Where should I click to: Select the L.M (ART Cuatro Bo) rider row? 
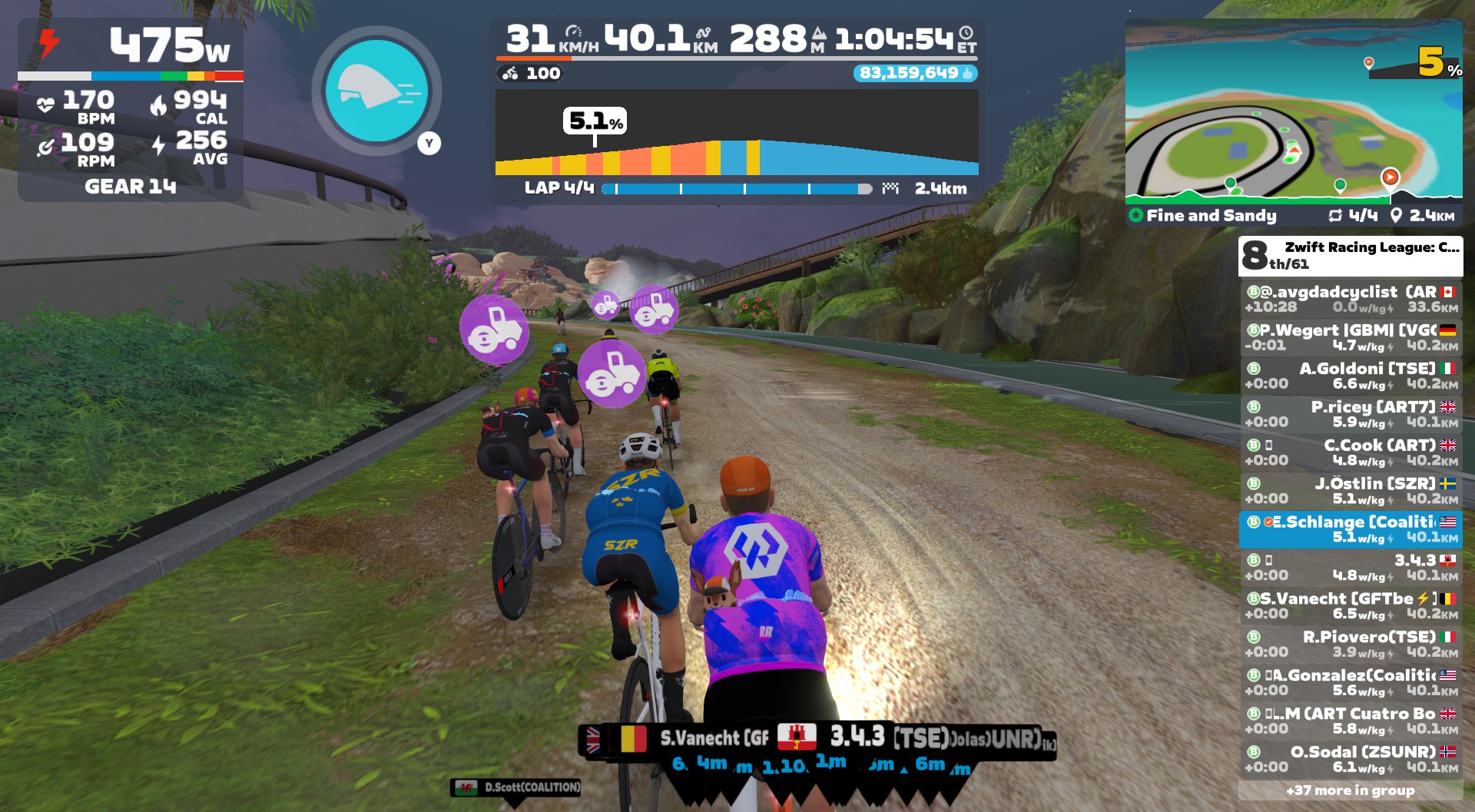tap(1350, 721)
